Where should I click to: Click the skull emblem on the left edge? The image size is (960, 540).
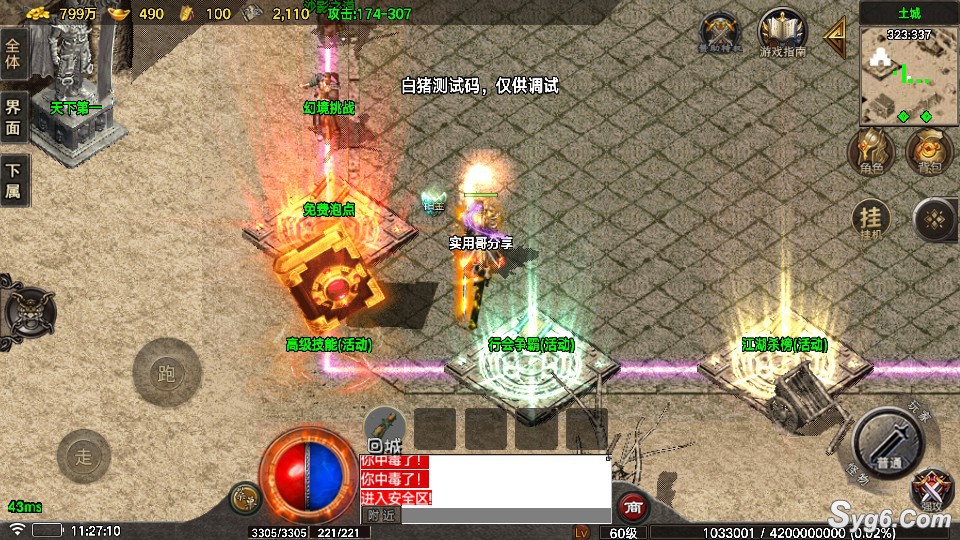pyautogui.click(x=25, y=312)
